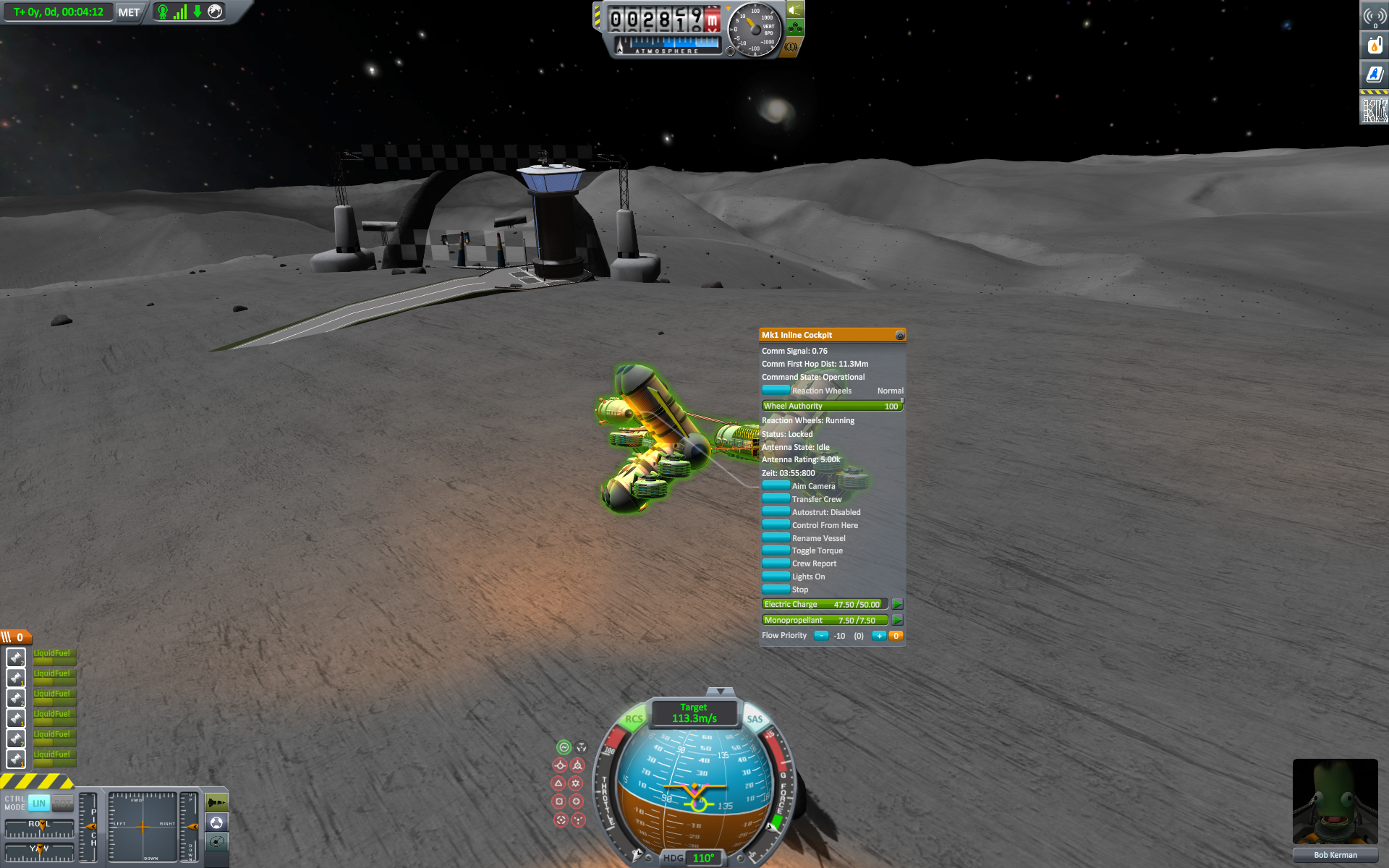
Task: Open Transfer Crew for the cockpit
Action: (x=776, y=499)
